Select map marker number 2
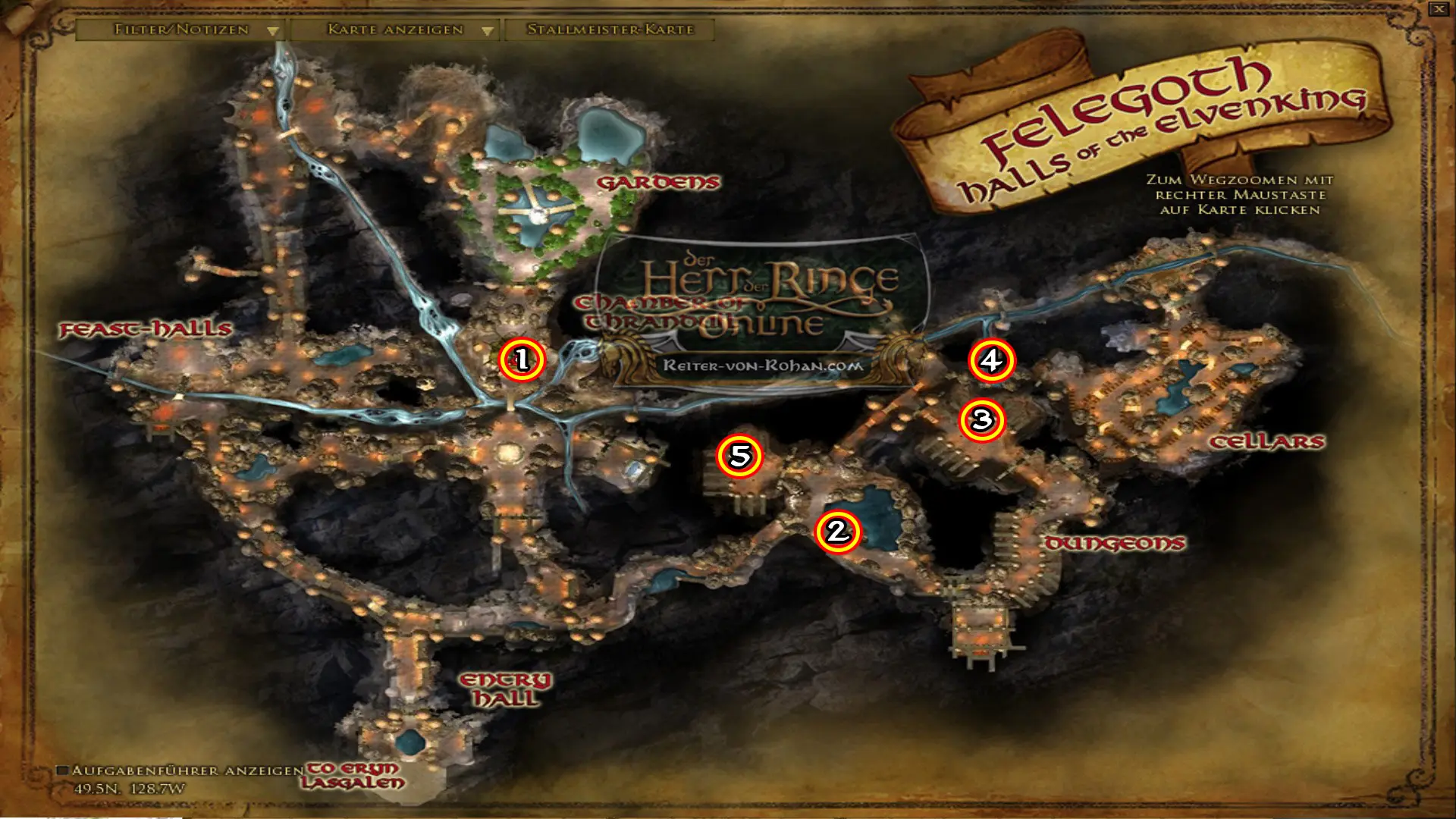The height and width of the screenshot is (819, 1456). pyautogui.click(x=838, y=532)
